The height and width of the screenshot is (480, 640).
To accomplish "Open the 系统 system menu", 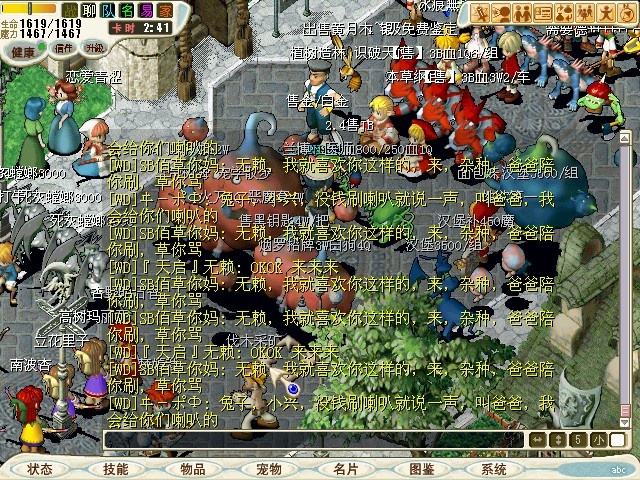I will point(494,468).
